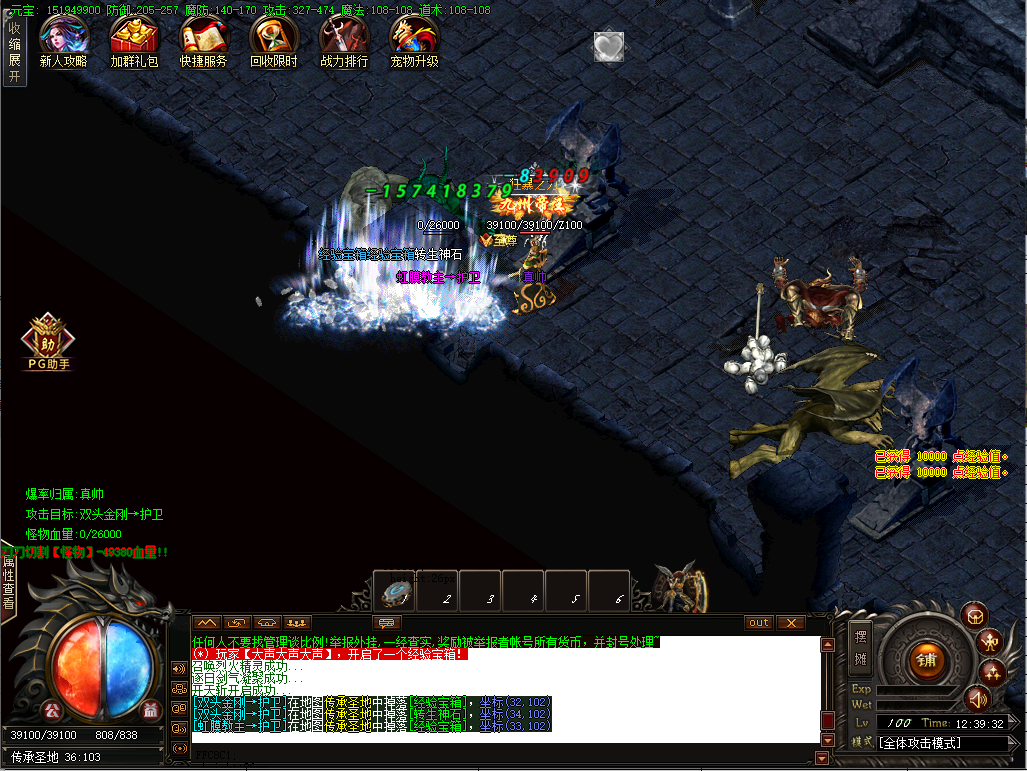The image size is (1027, 771).
Task: Toggle the 收缩展开 collapse panel
Action: (x=14, y=52)
